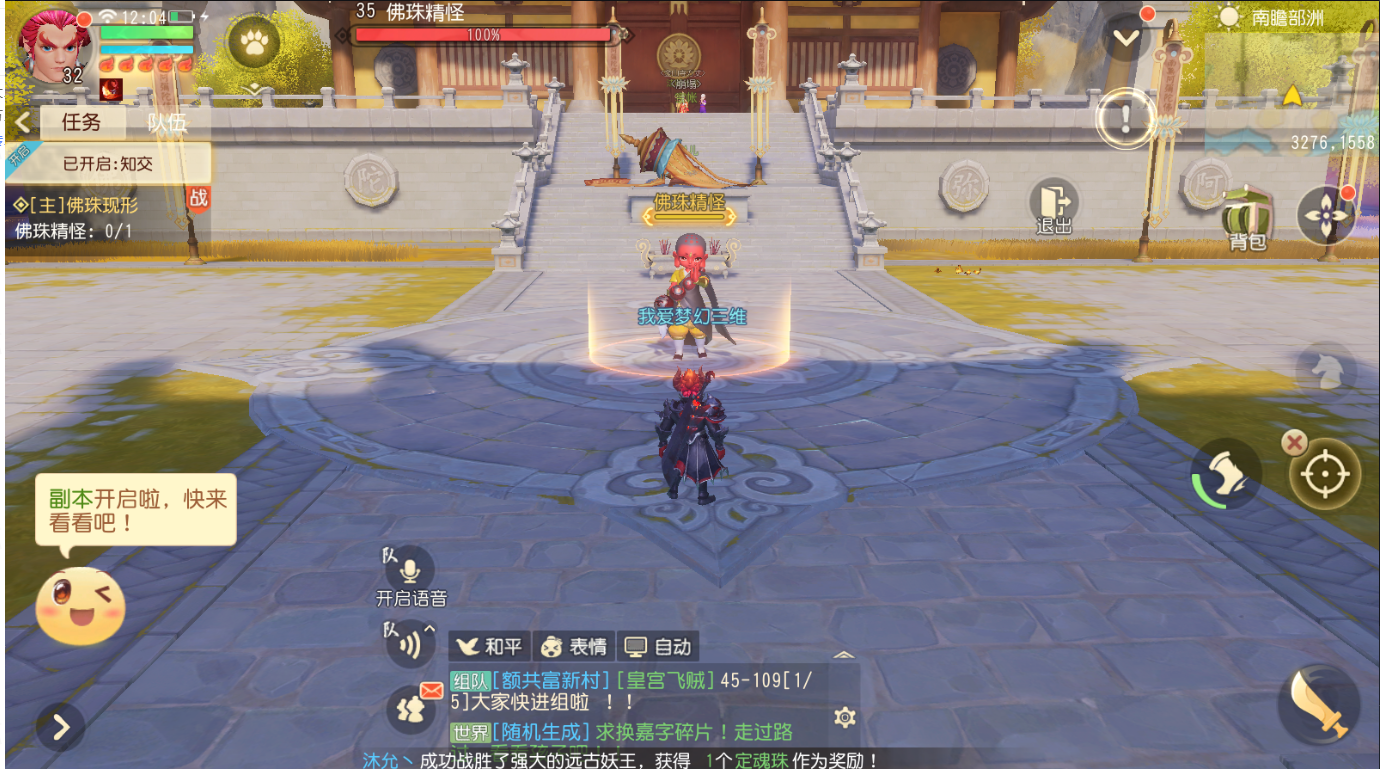Open the 表情 emote menu
1380x769 pixels.
click(x=573, y=646)
